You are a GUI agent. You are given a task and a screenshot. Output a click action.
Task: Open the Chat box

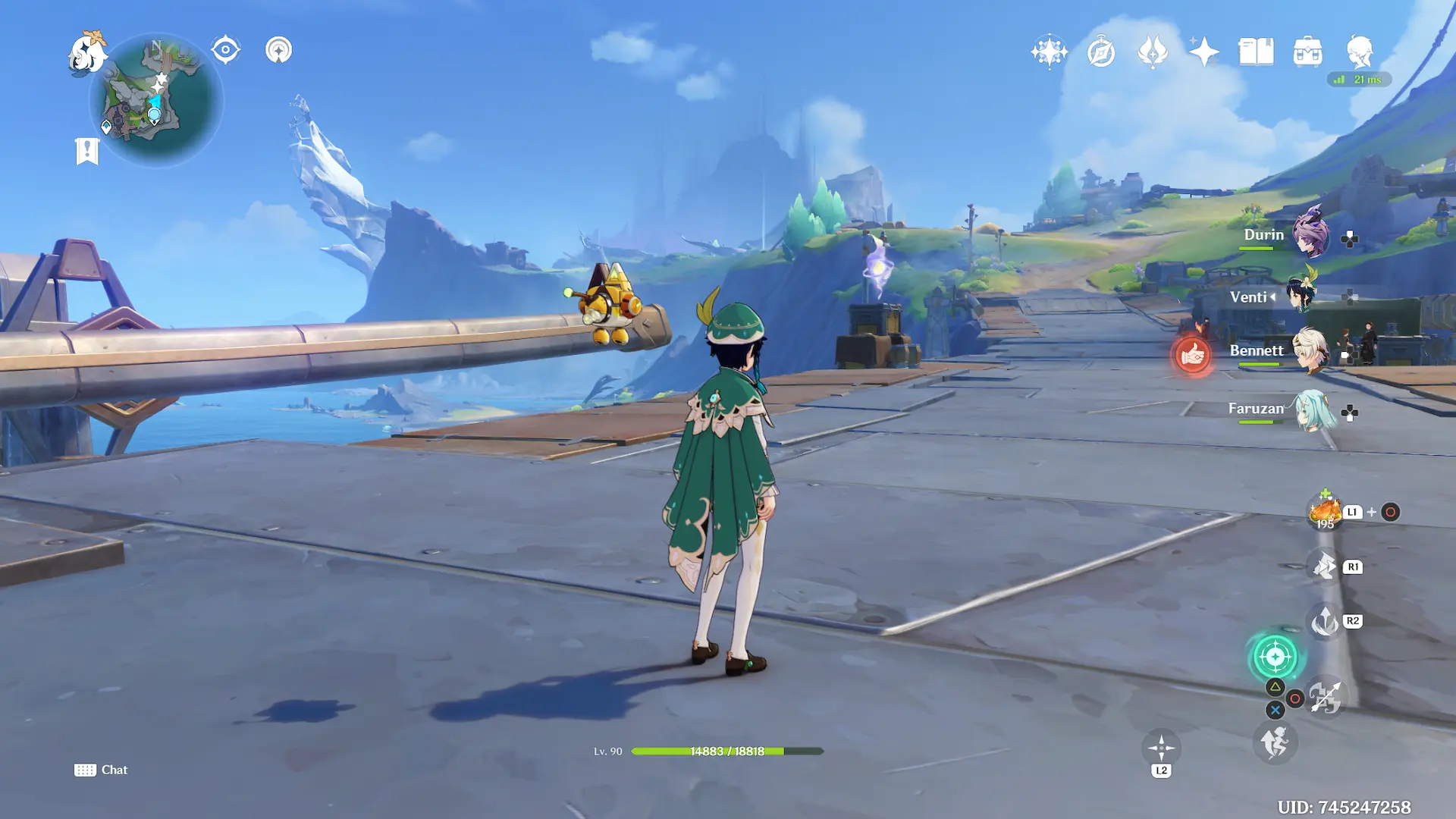coord(101,770)
